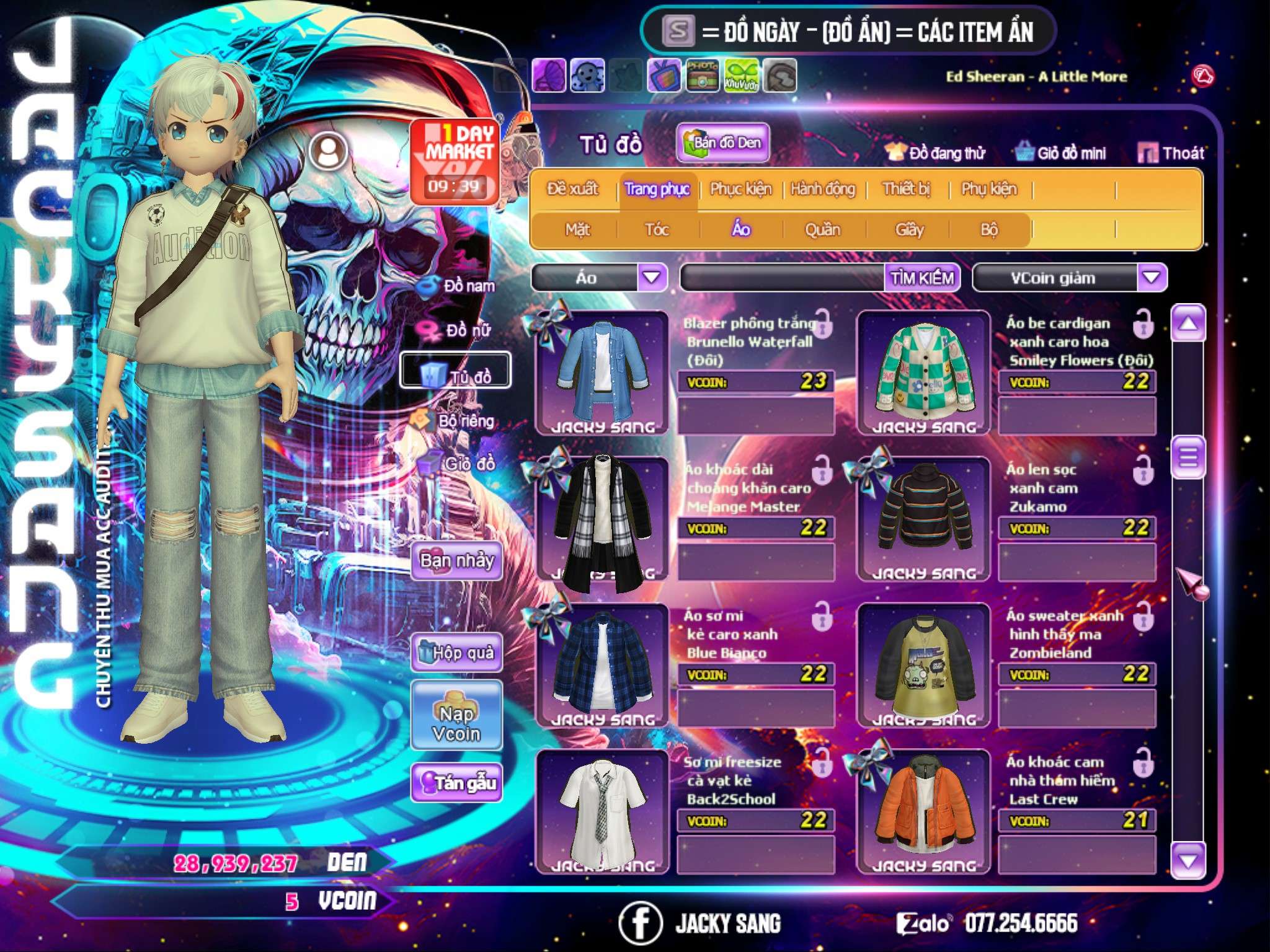
Task: Exit the wardrobe with Thoát
Action: click(x=1171, y=152)
